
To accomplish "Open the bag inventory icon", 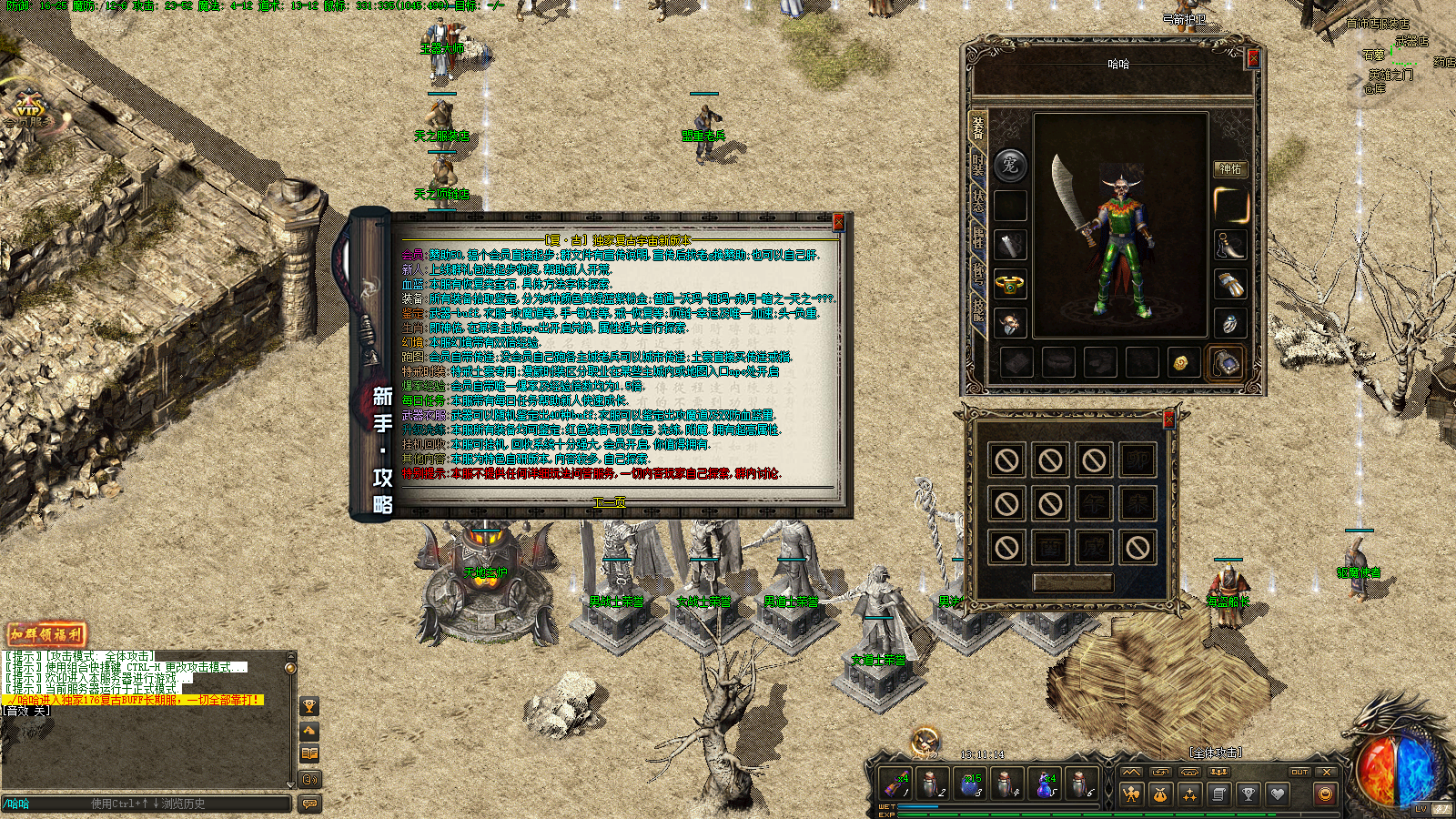I will point(1160,794).
